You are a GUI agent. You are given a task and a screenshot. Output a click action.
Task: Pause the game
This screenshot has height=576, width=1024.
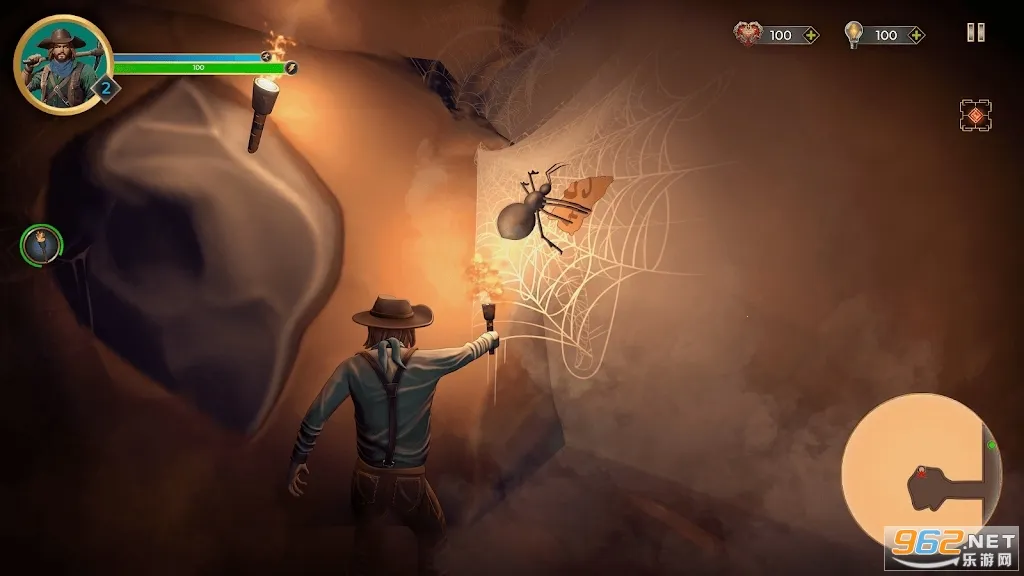click(x=975, y=33)
